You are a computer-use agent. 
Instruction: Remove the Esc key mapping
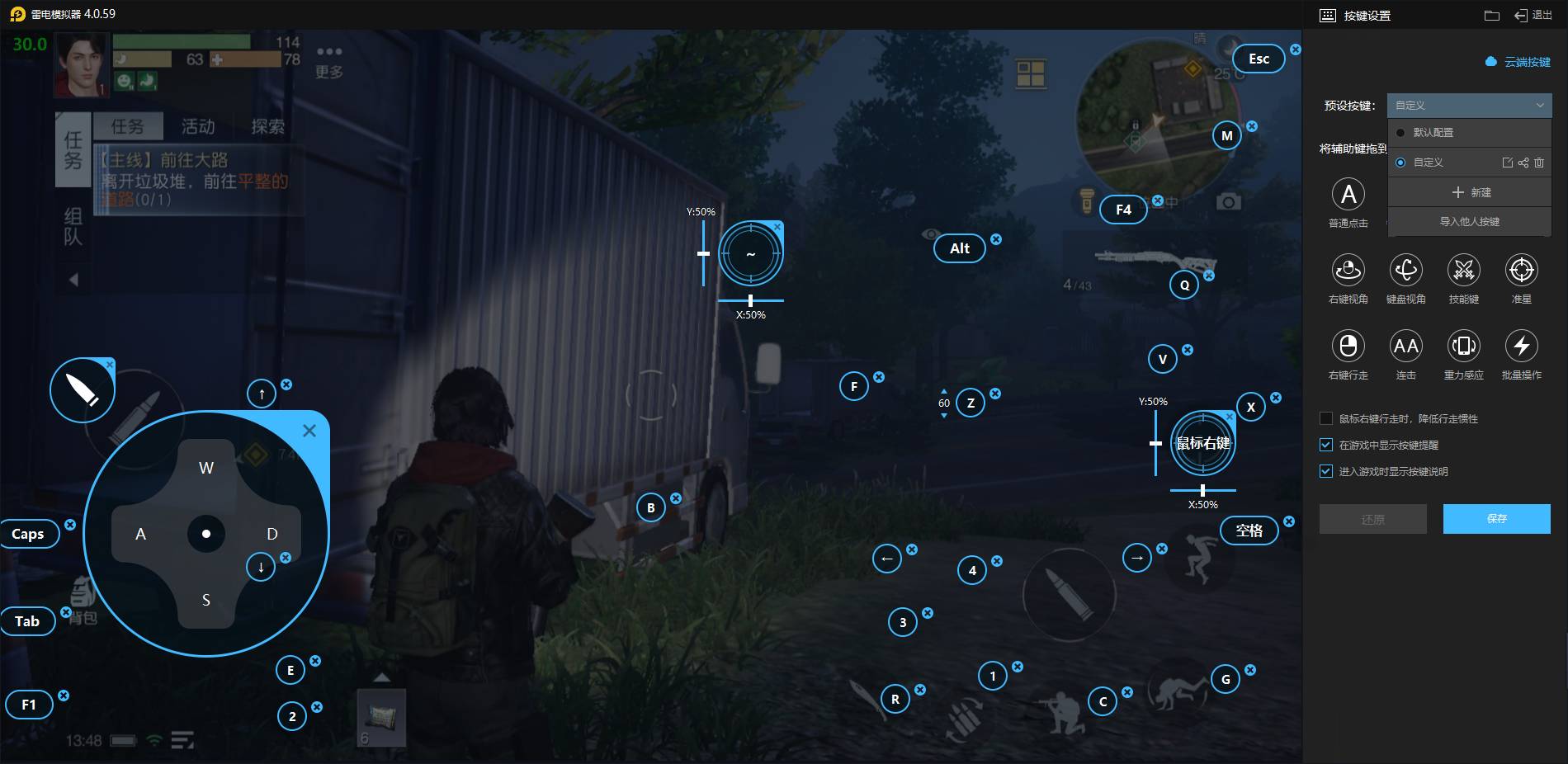[x=1296, y=50]
